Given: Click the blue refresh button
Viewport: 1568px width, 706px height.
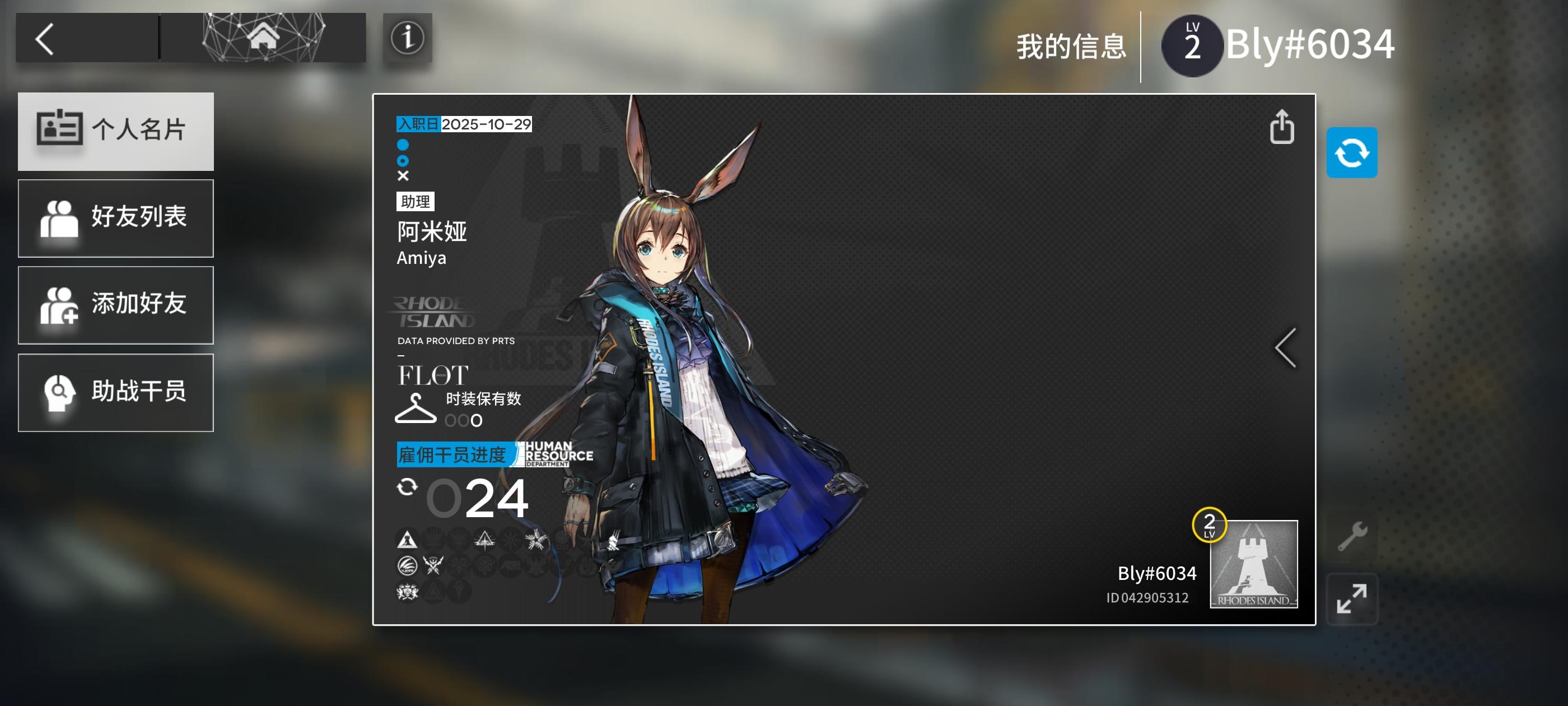Looking at the screenshot, I should 1351,153.
